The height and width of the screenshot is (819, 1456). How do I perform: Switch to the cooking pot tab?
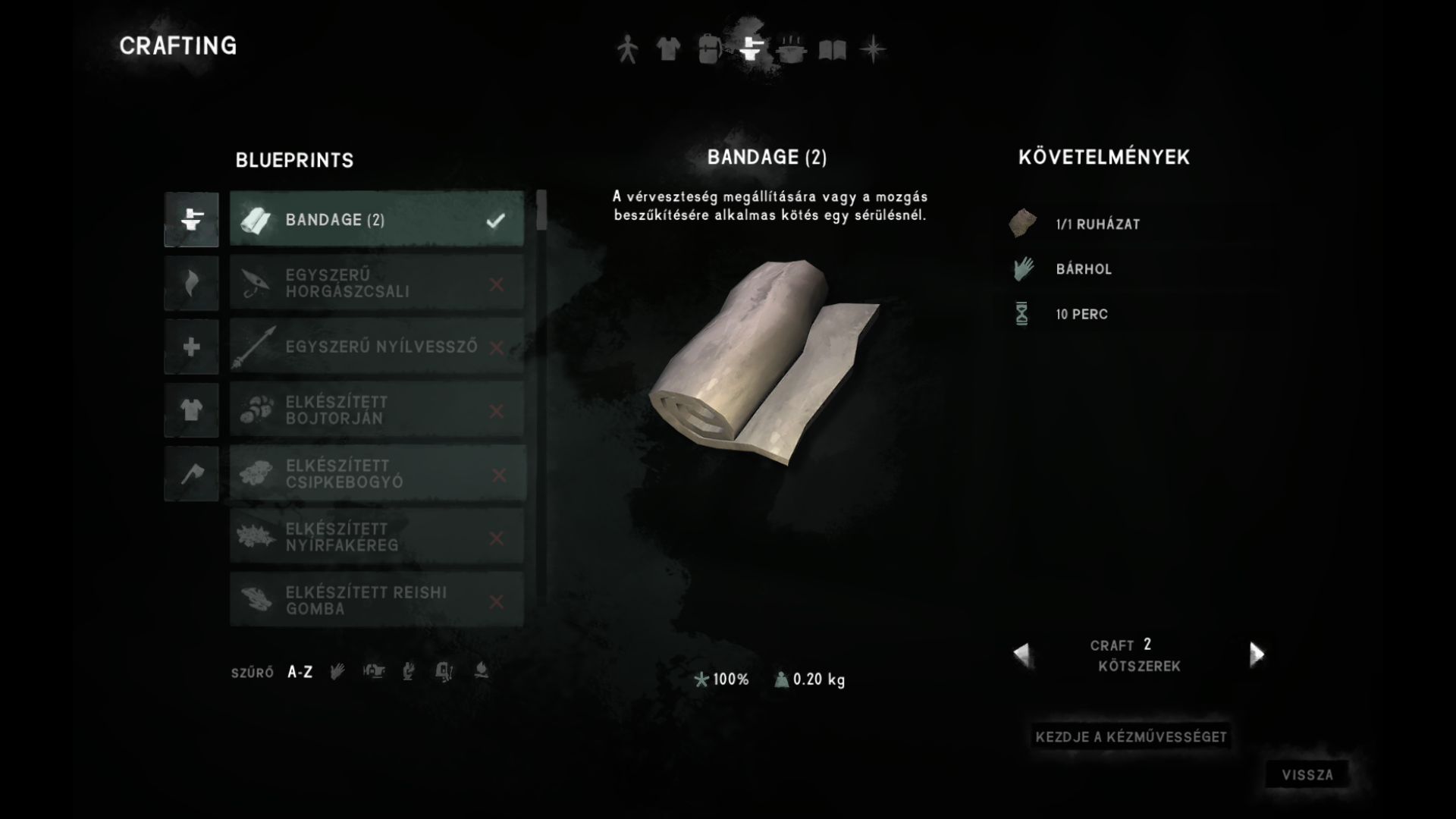point(791,49)
